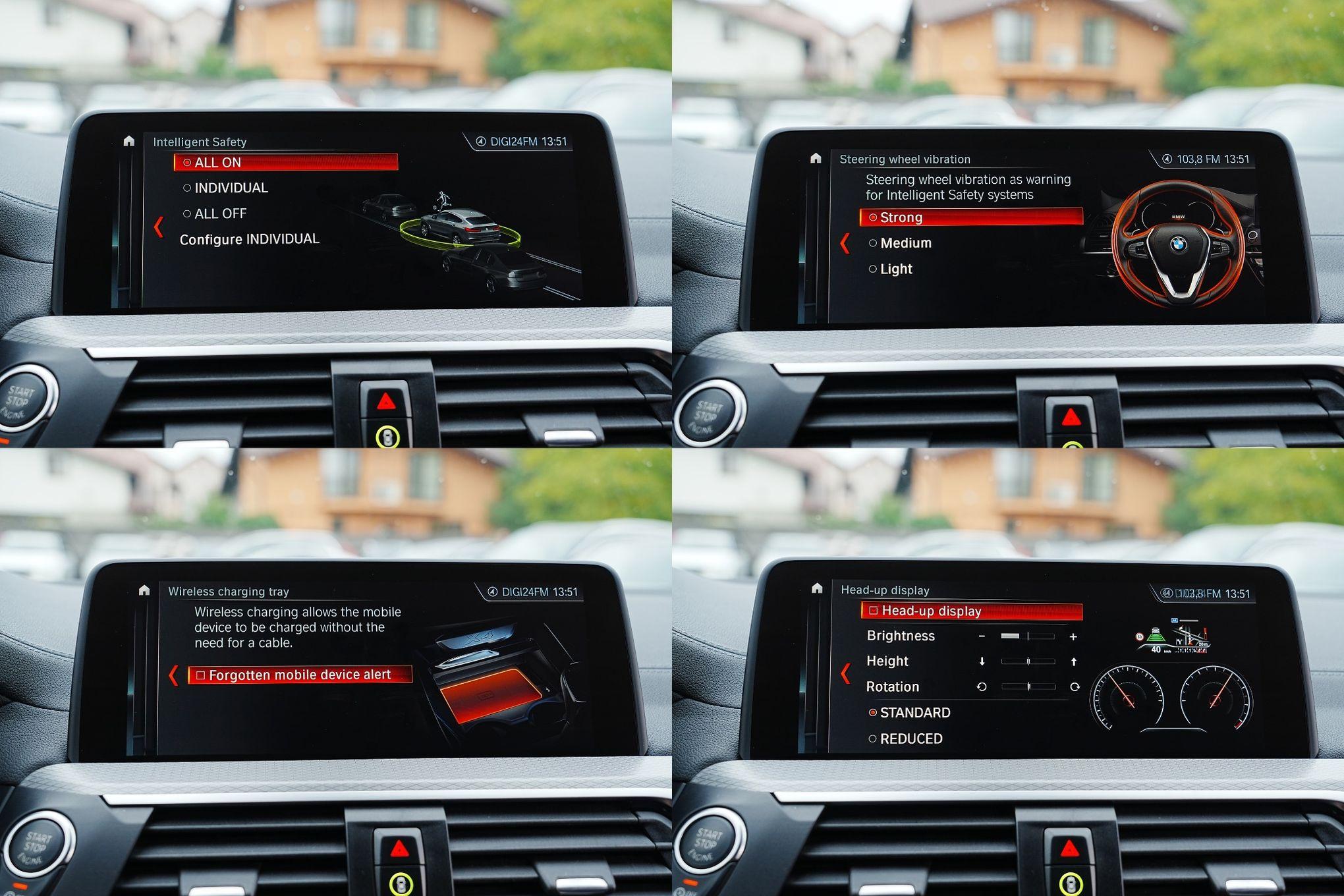Choose Medium steering wheel vibration

pyautogui.click(x=905, y=243)
